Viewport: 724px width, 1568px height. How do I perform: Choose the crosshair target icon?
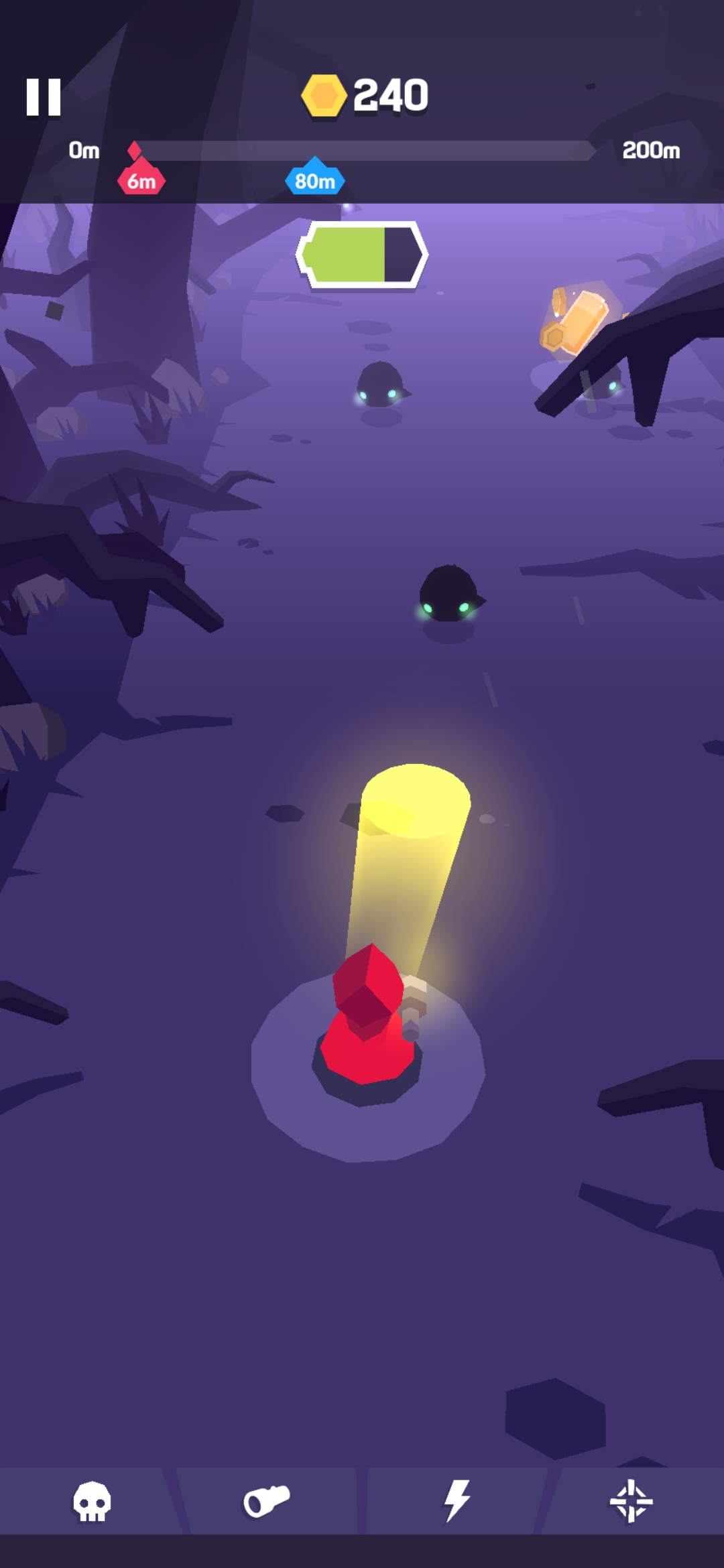[x=631, y=1501]
